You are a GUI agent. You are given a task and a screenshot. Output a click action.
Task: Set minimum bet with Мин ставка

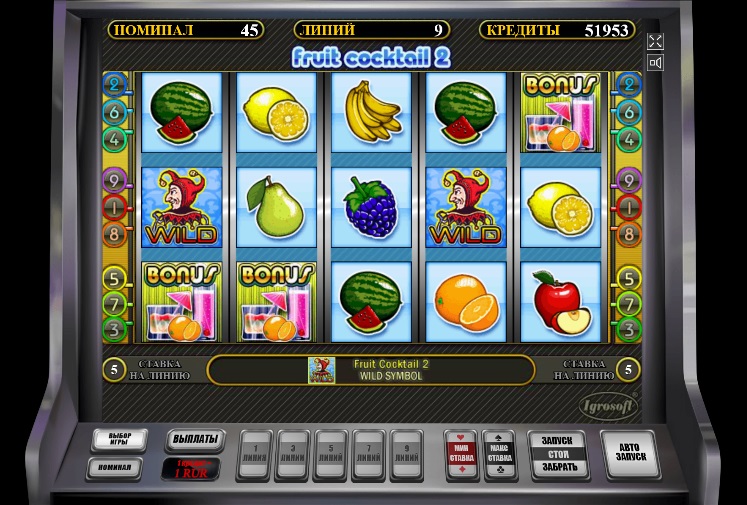(x=461, y=455)
